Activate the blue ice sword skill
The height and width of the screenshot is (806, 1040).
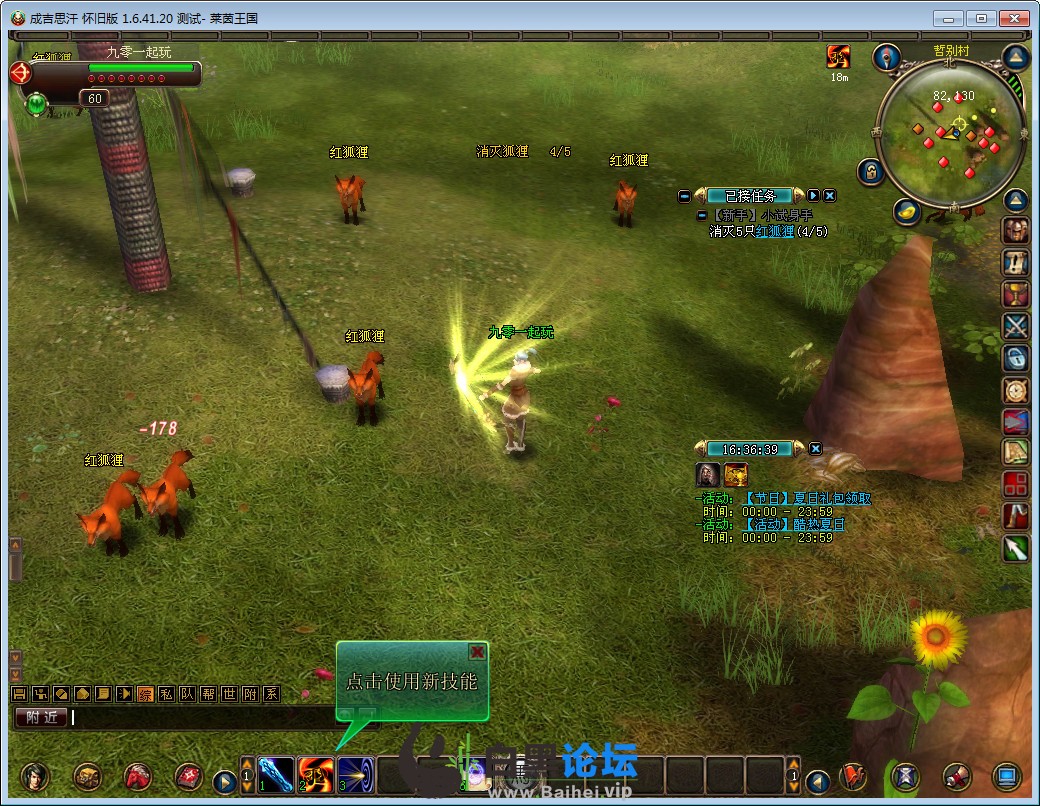coord(276,775)
